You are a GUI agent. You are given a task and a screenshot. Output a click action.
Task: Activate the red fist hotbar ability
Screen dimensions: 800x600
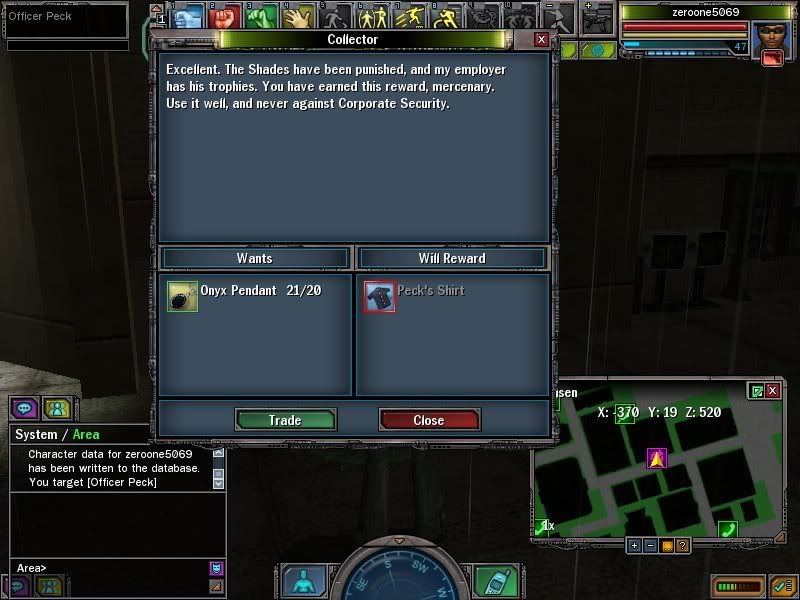pyautogui.click(x=225, y=16)
